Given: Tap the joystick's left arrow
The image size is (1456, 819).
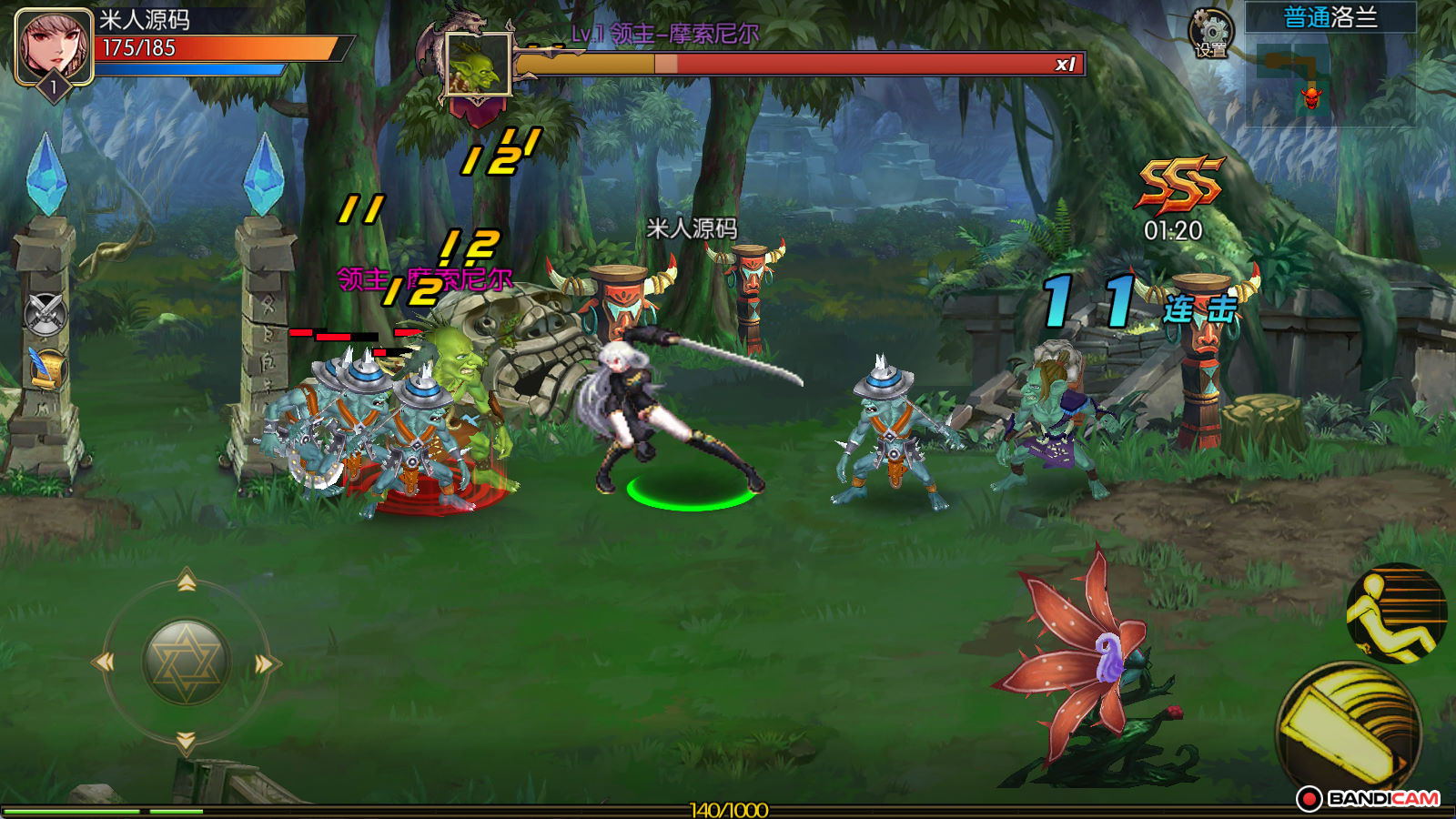Looking at the screenshot, I should 105,662.
